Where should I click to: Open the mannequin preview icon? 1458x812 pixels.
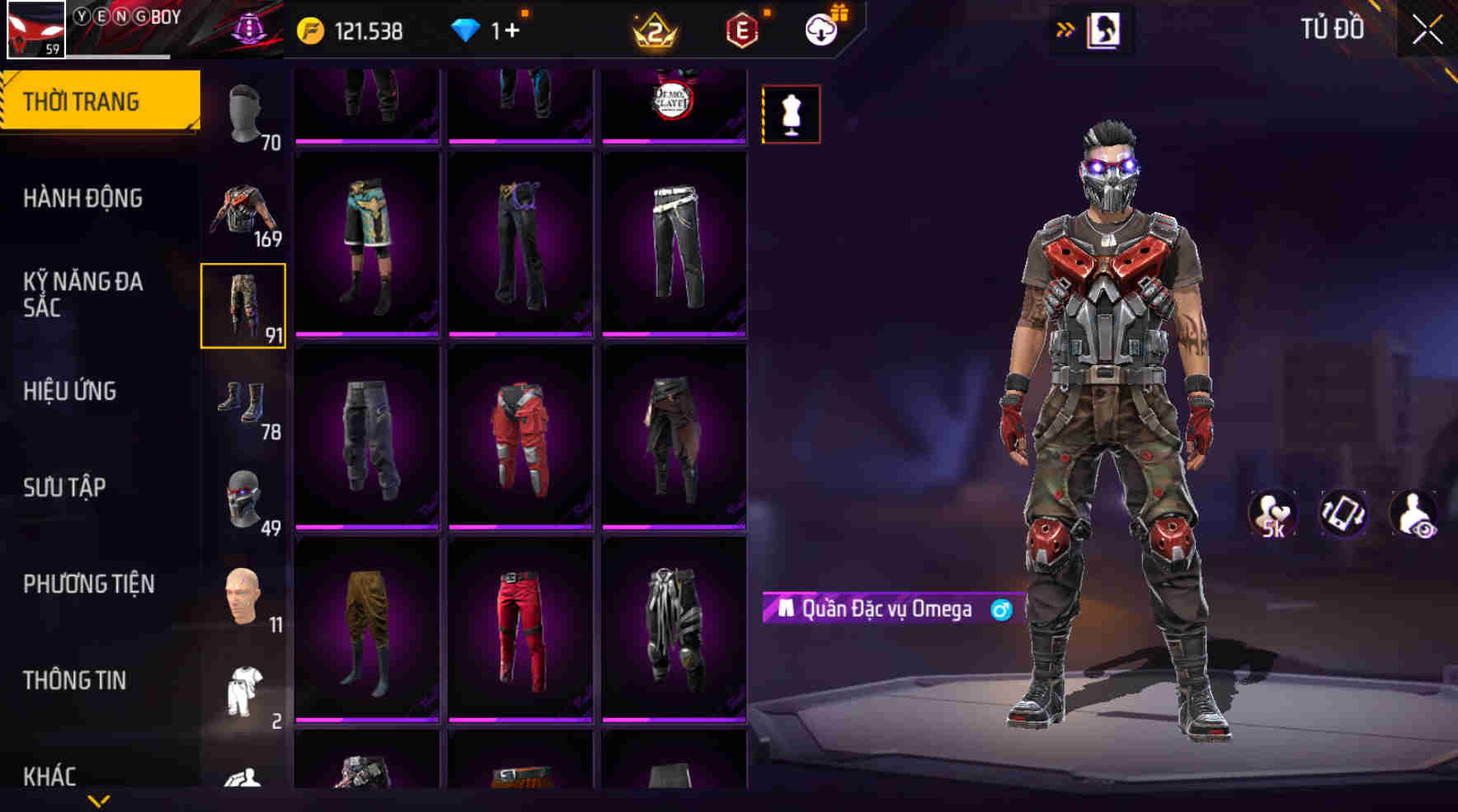(x=790, y=114)
